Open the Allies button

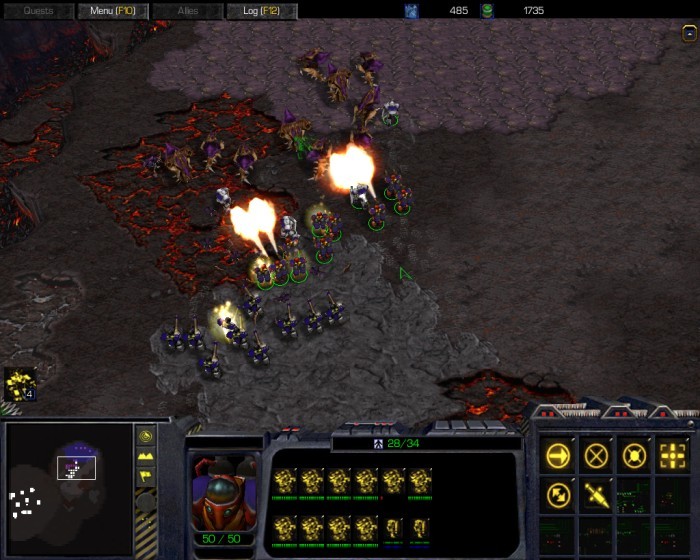point(188,11)
